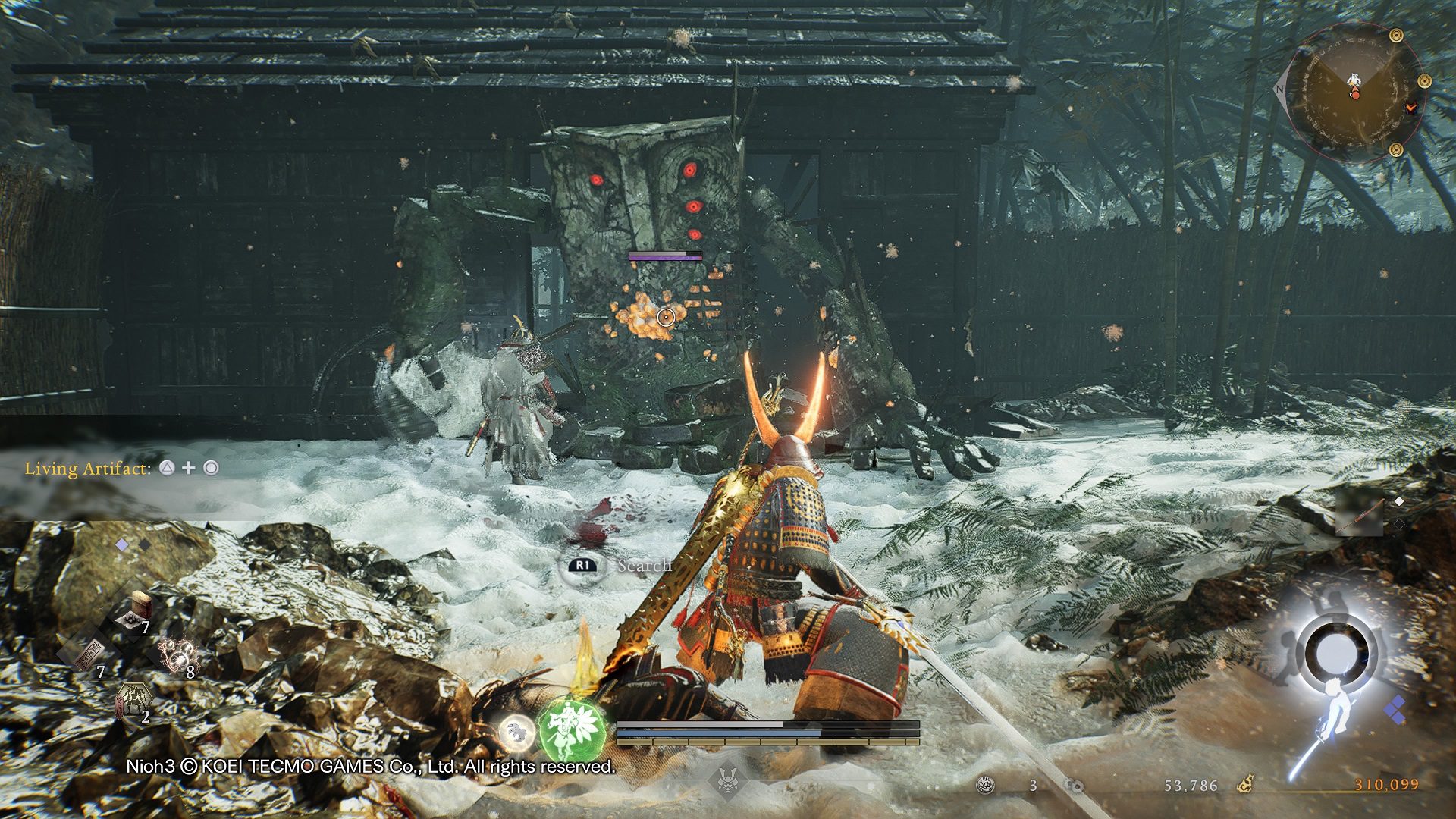
Task: Click the small white spirit orb icon
Action: [516, 733]
